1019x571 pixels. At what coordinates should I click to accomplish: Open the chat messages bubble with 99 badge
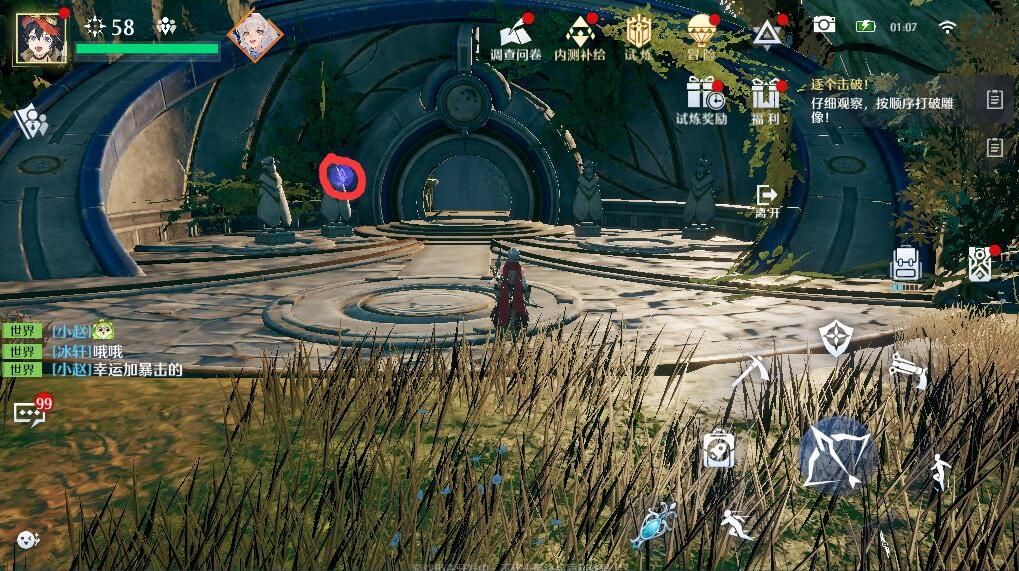[x=28, y=412]
